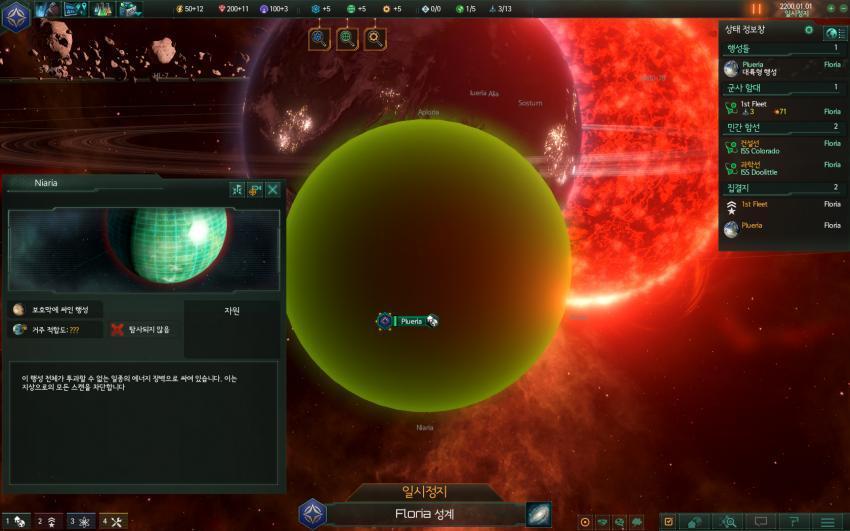The width and height of the screenshot is (850, 531).
Task: Close the Niaria planet panel
Action: [273, 189]
